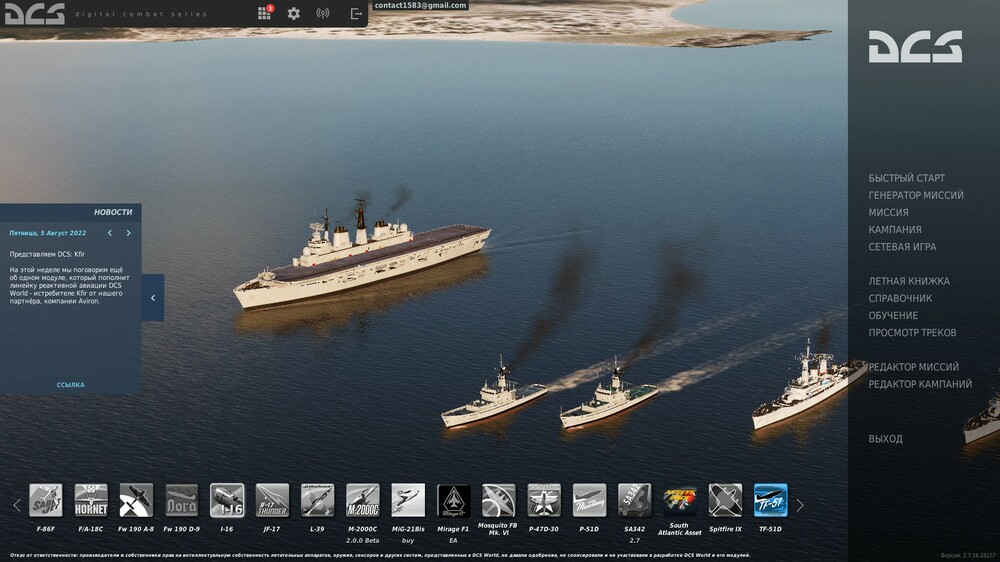This screenshot has height=562, width=1000.
Task: Select the TF-51D module icon
Action: click(x=770, y=500)
